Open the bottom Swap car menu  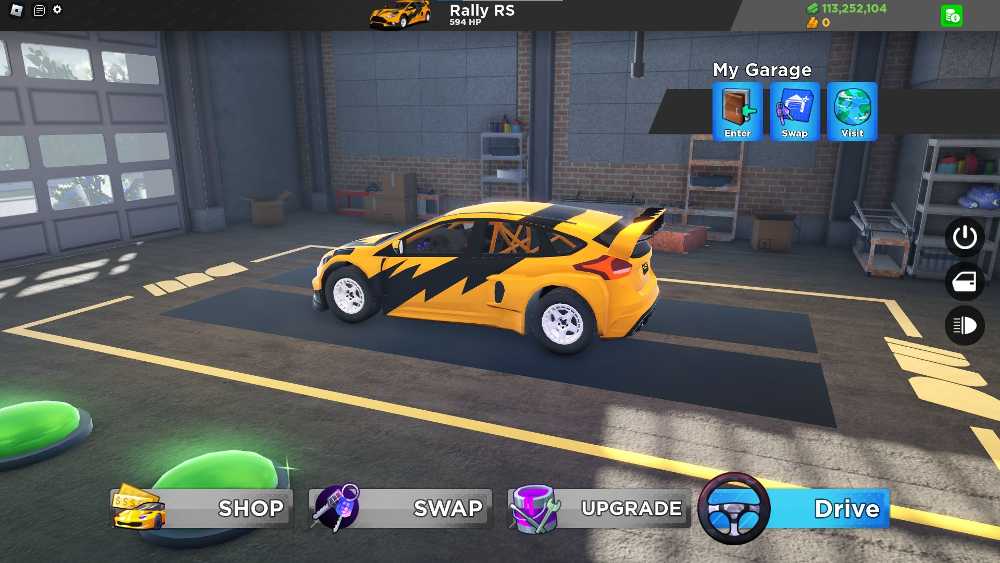click(x=402, y=508)
